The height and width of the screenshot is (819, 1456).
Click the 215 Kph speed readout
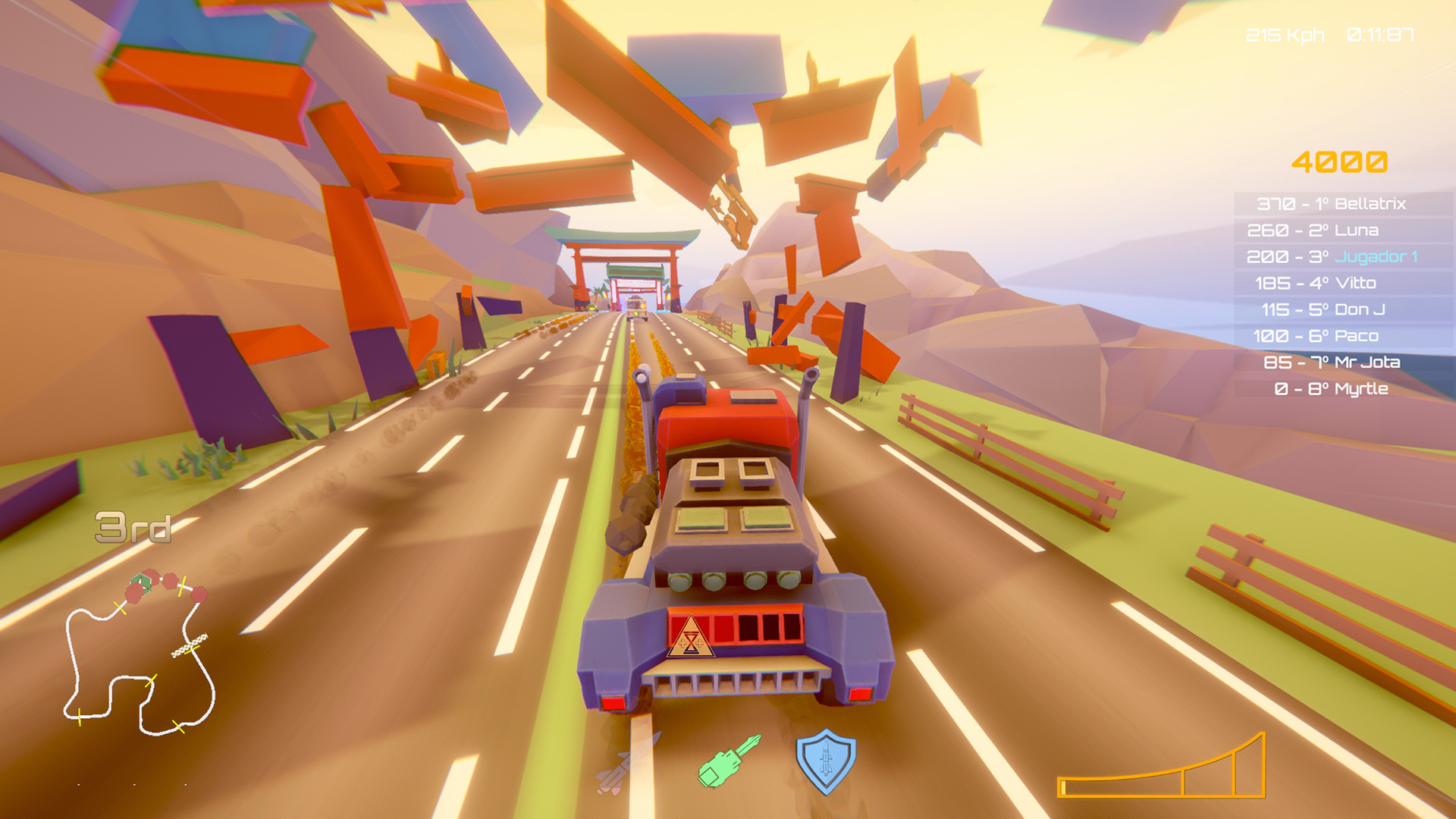point(1285,33)
